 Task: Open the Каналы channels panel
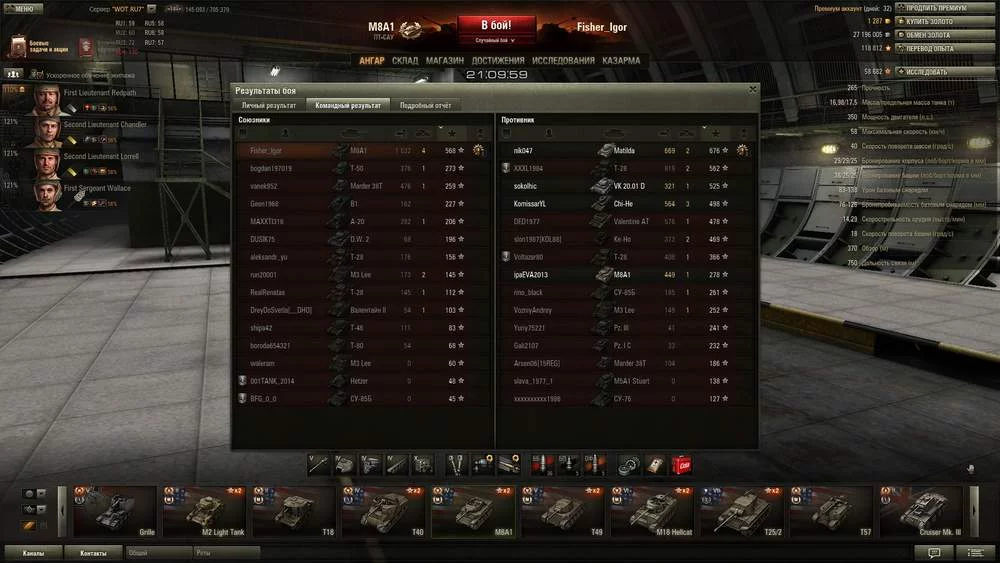[x=33, y=552]
